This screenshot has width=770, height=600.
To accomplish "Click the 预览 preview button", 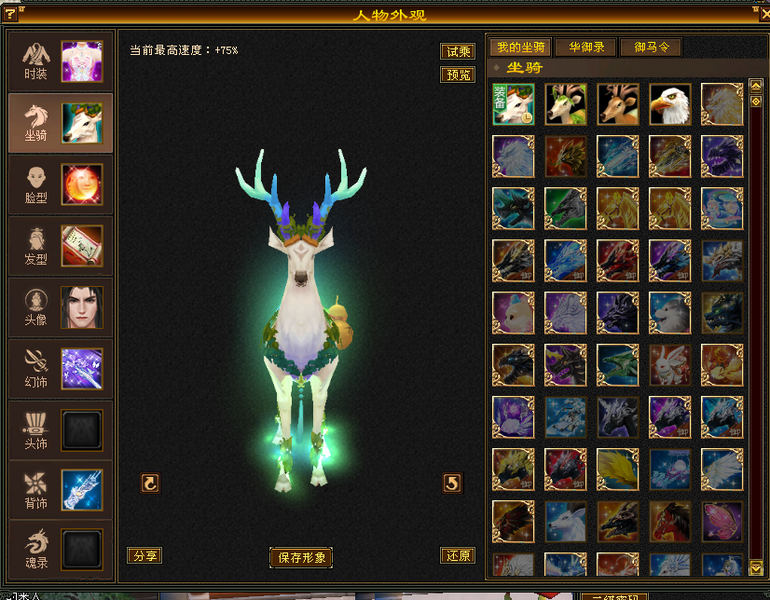I will coord(457,75).
